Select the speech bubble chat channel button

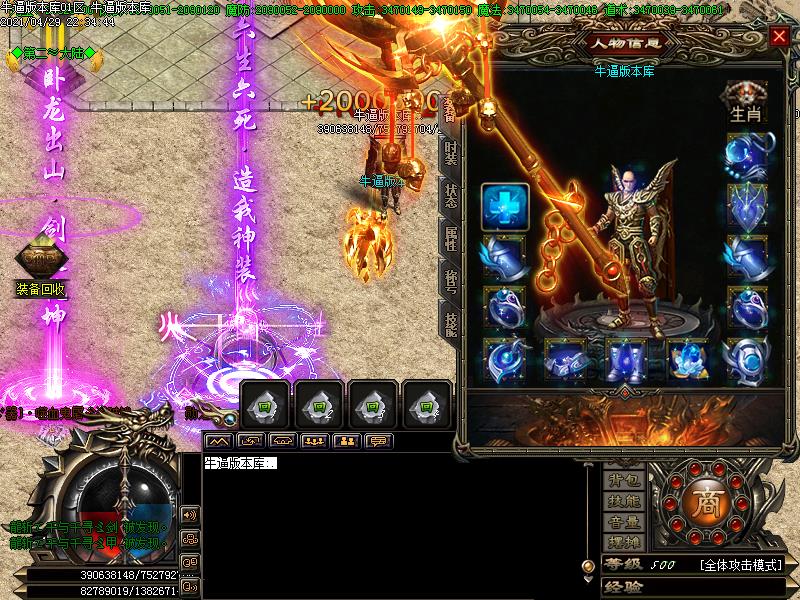coord(379,440)
